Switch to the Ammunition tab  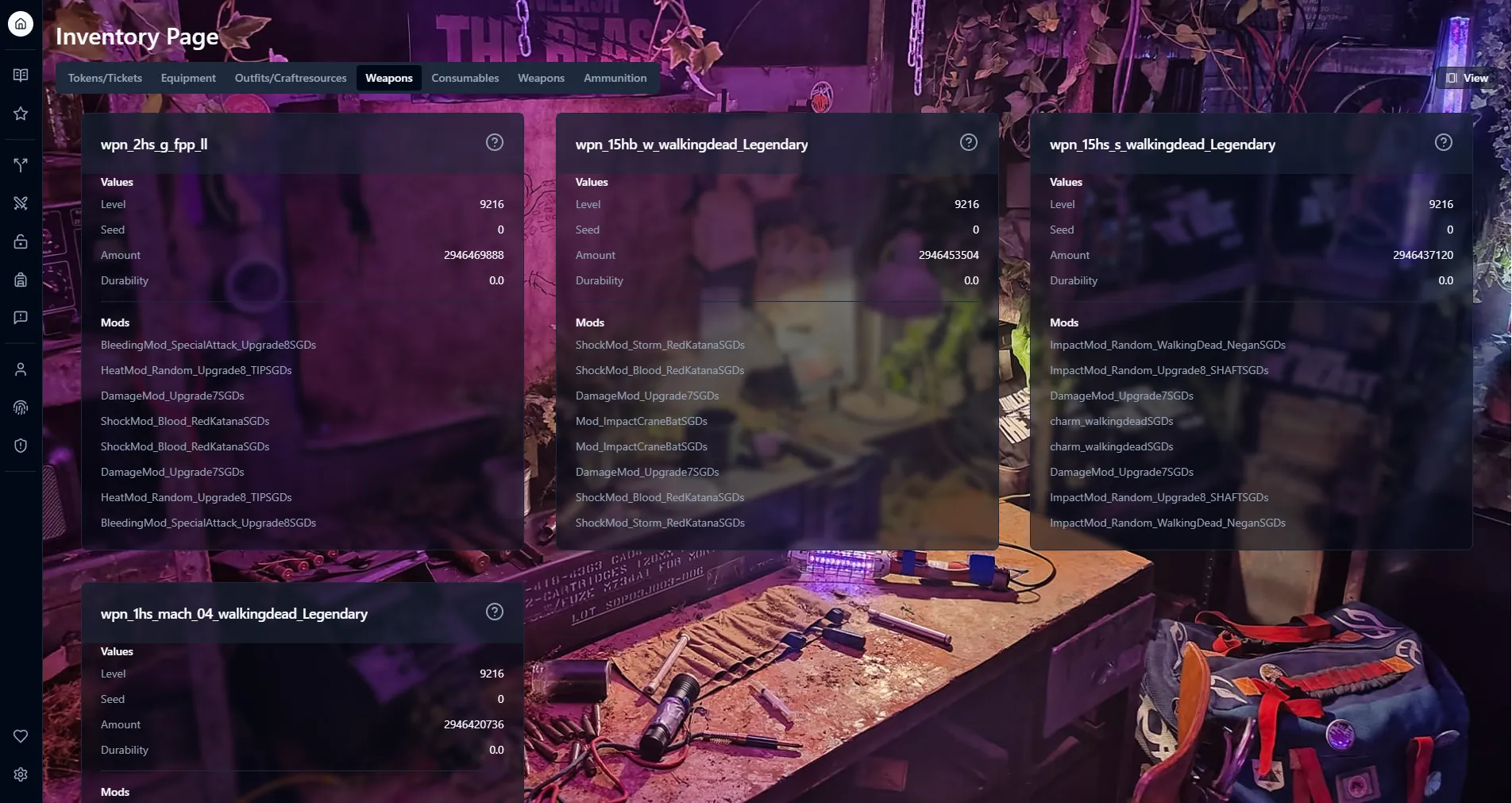[x=615, y=78]
